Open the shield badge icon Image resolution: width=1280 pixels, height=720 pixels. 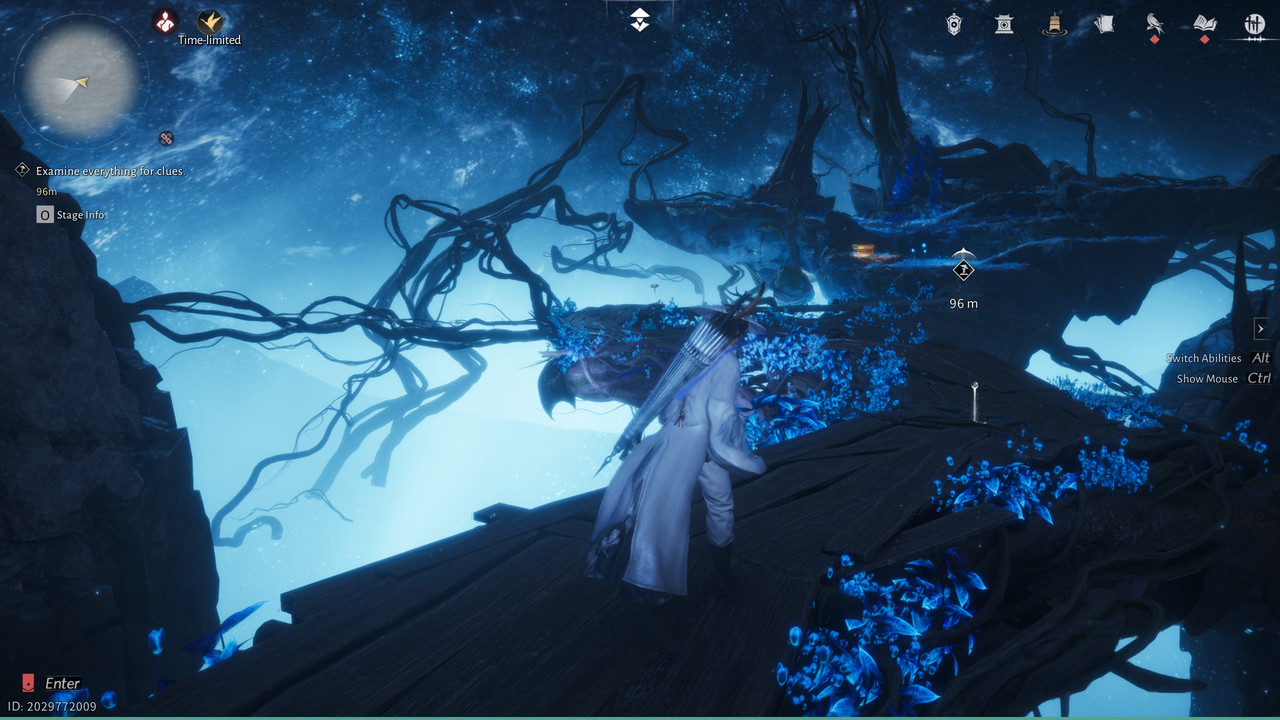click(x=955, y=24)
